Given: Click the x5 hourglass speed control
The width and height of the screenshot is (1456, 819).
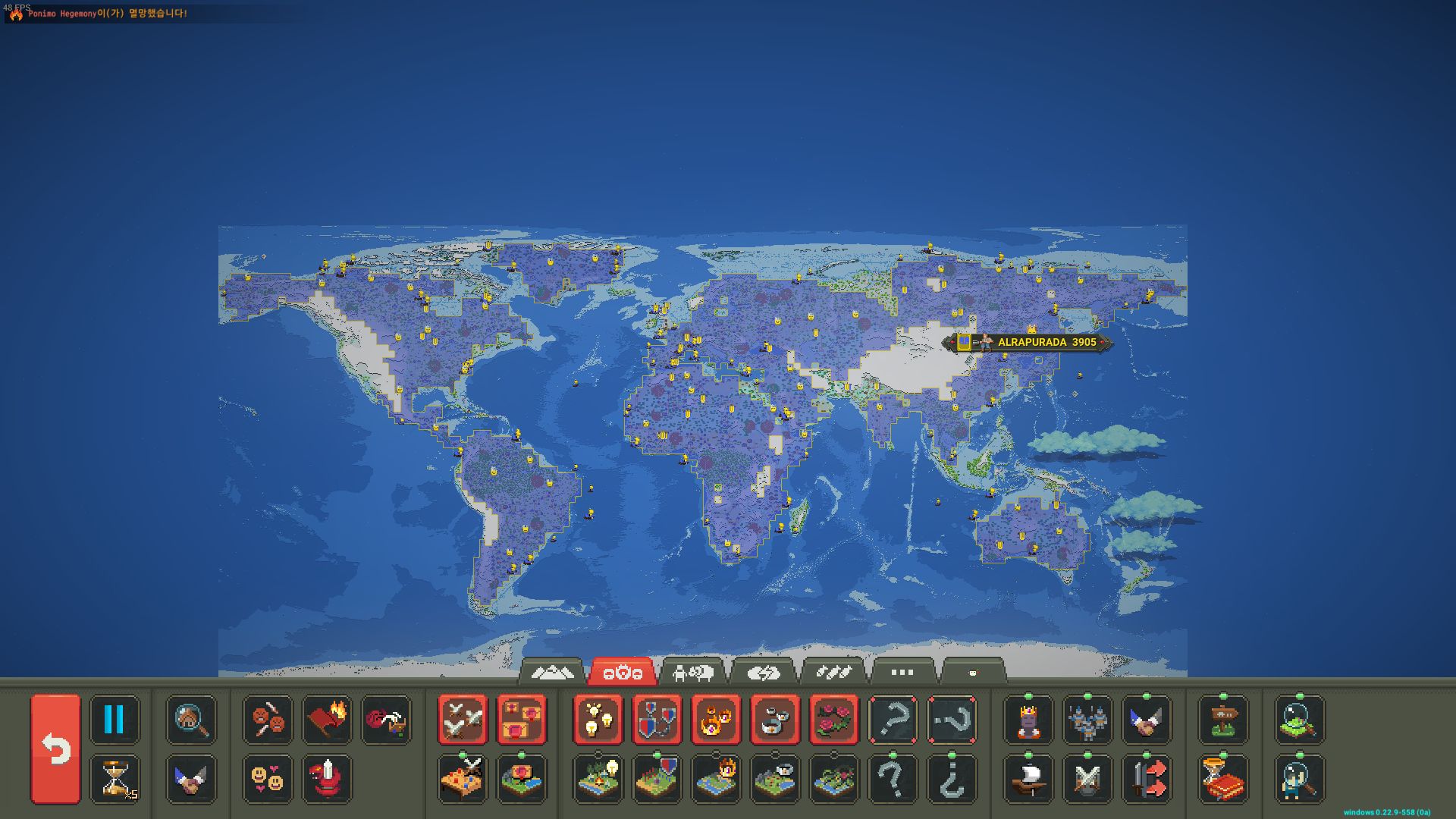Looking at the screenshot, I should pos(115,779).
